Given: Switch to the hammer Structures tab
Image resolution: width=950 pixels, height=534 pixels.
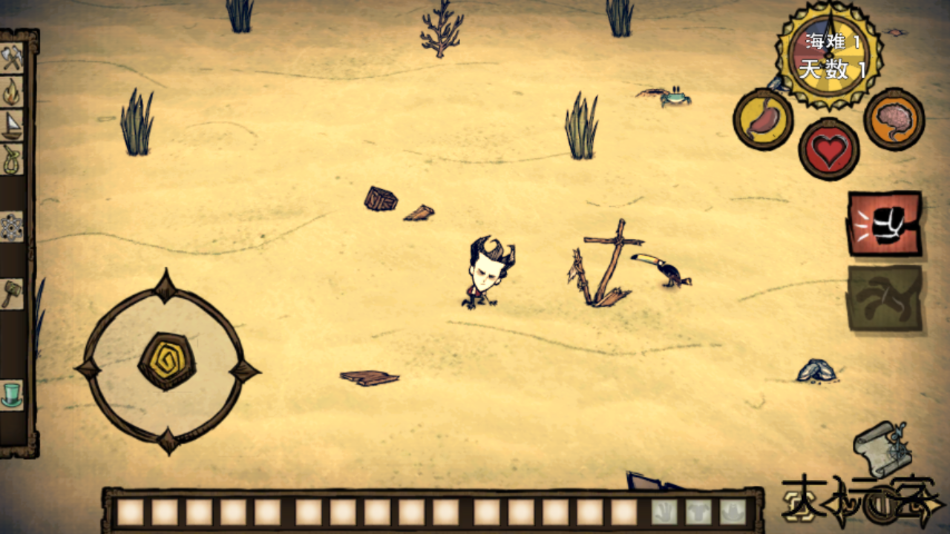Looking at the screenshot, I should tap(12, 294).
